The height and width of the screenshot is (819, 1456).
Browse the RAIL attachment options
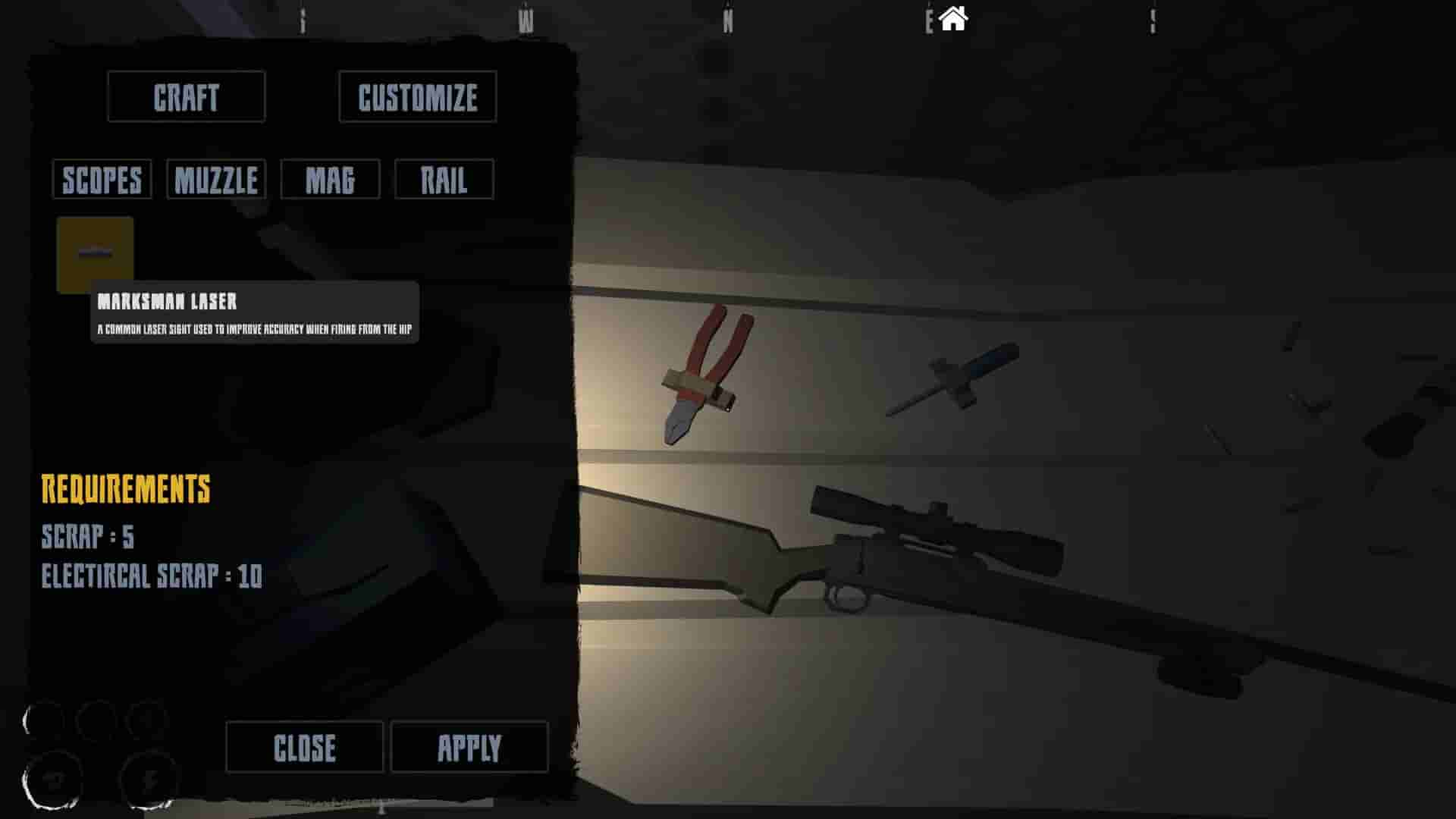tap(444, 179)
